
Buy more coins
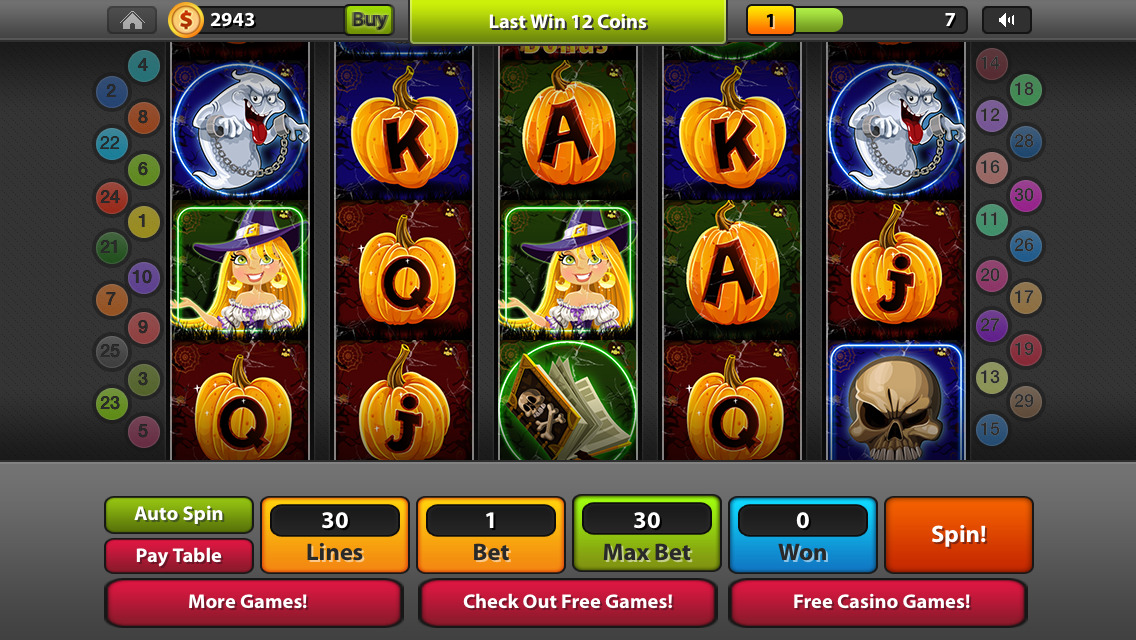click(x=369, y=20)
